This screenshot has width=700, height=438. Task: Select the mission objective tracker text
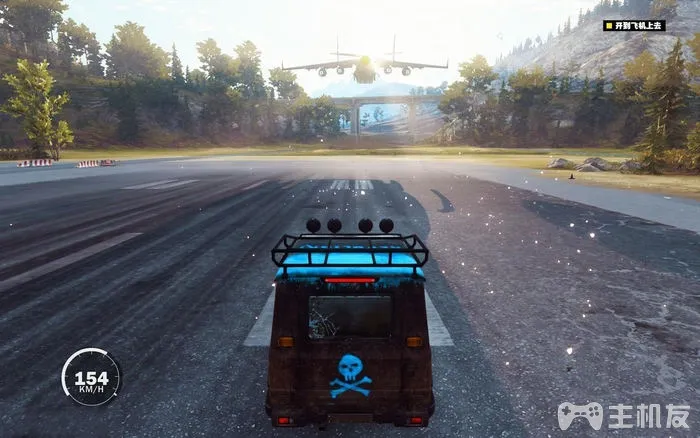pyautogui.click(x=637, y=25)
